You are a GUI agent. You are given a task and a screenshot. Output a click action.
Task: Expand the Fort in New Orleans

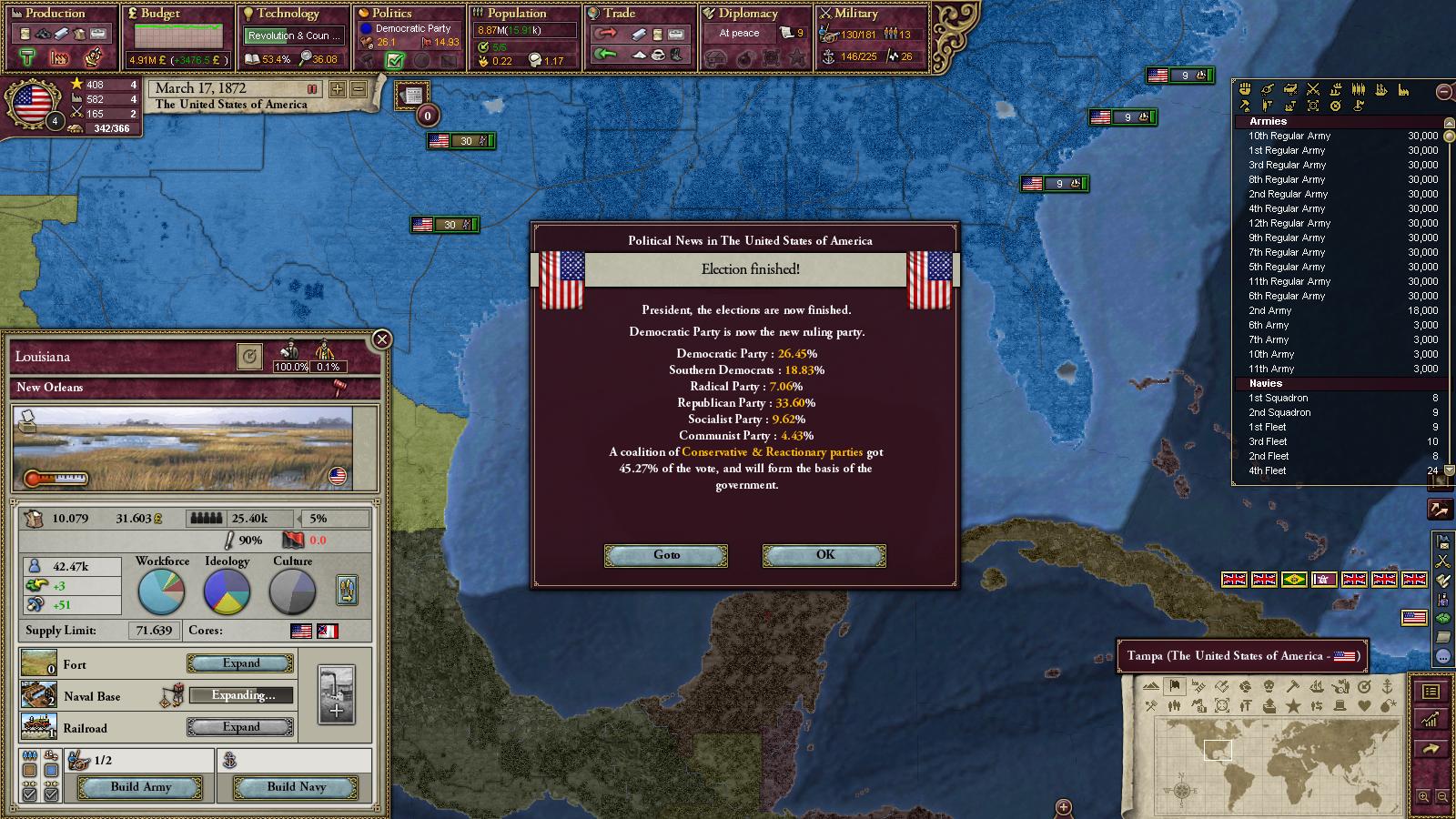tap(241, 663)
